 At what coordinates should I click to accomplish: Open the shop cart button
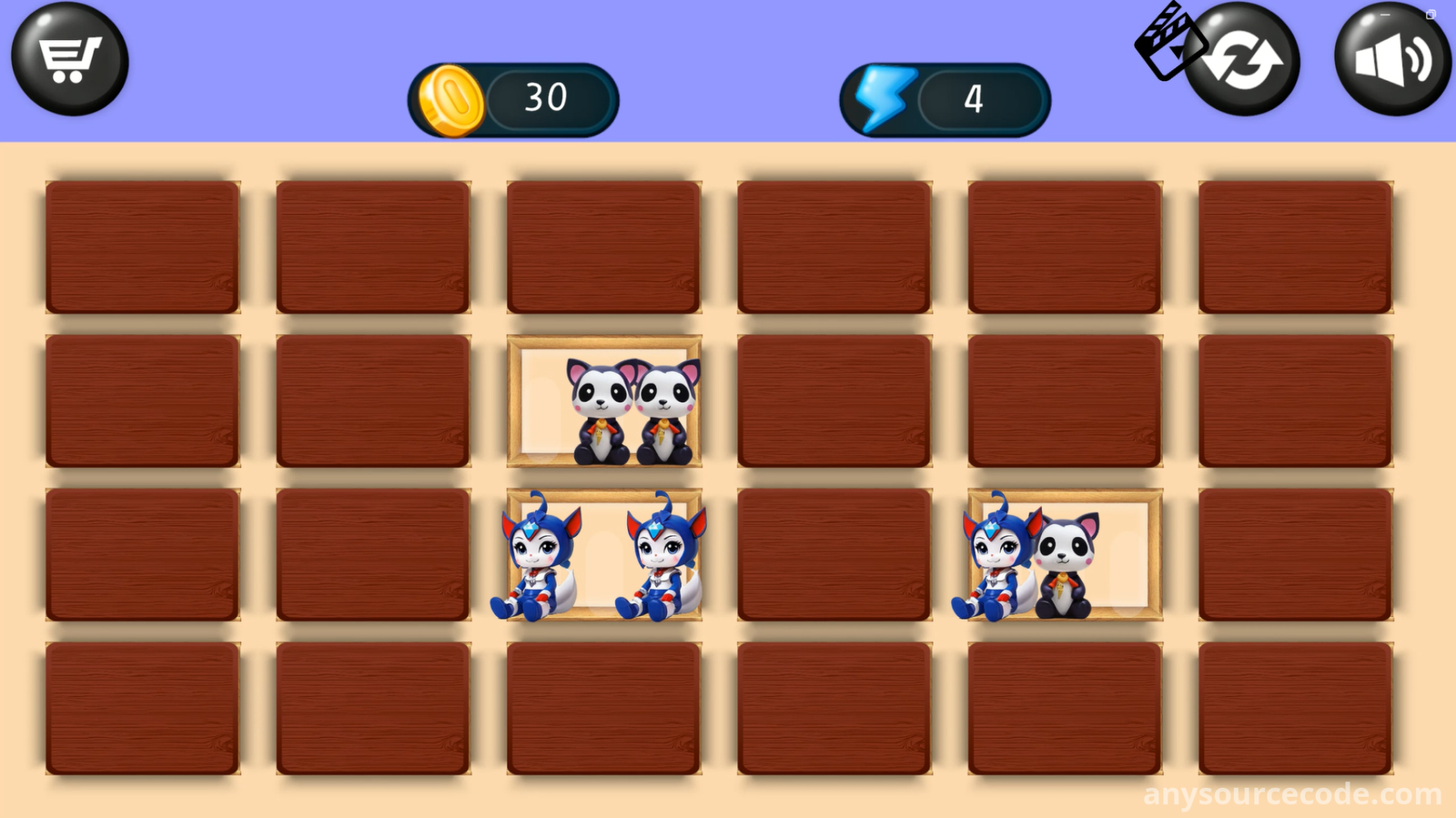click(x=69, y=59)
